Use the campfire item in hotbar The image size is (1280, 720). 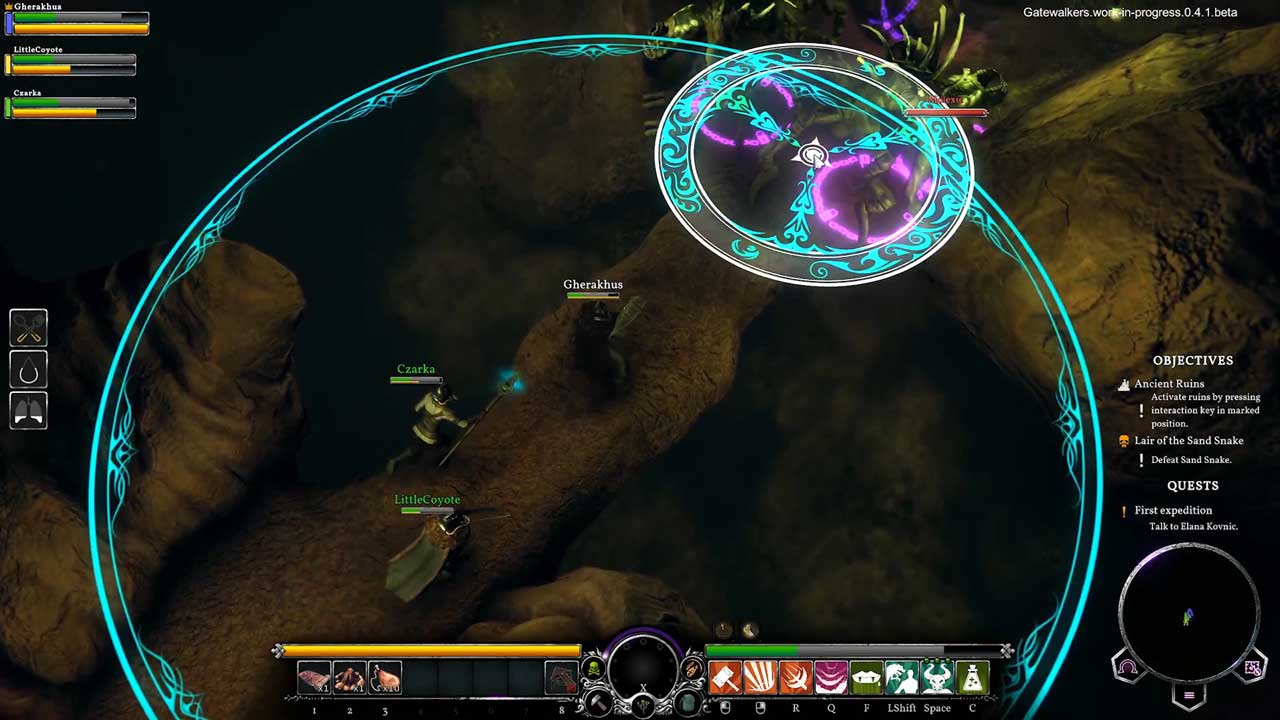349,678
